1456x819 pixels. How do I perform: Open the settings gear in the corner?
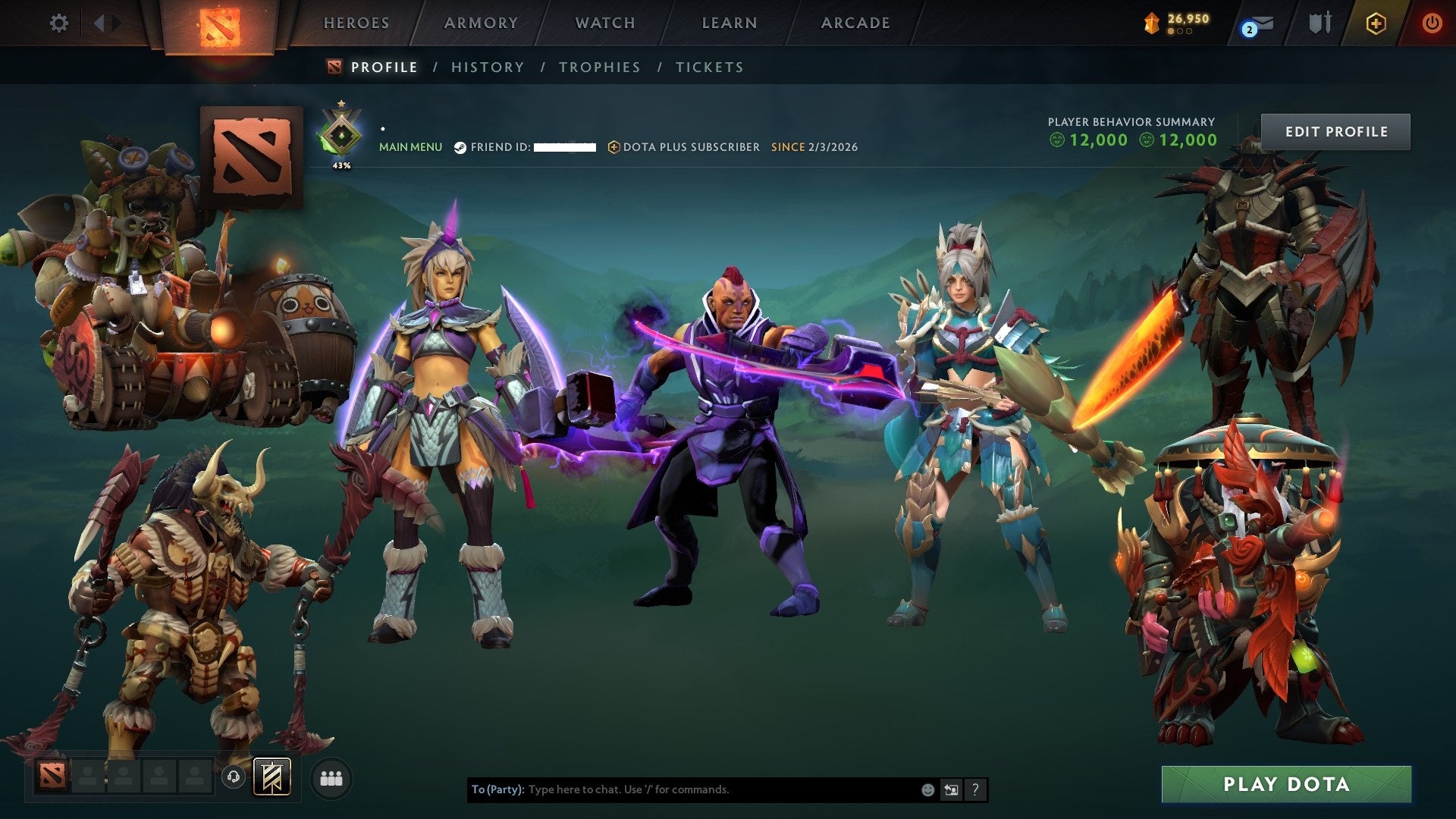59,23
